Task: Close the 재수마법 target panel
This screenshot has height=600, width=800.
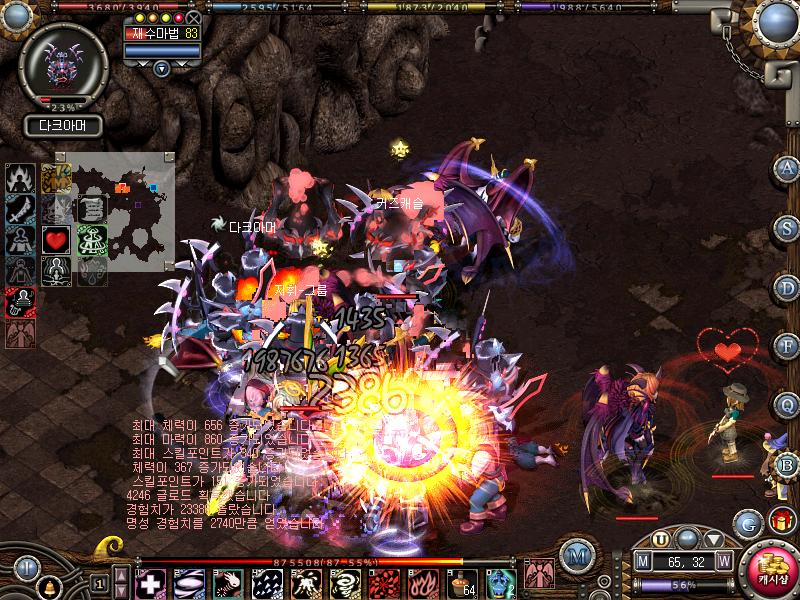Action: pos(194,18)
